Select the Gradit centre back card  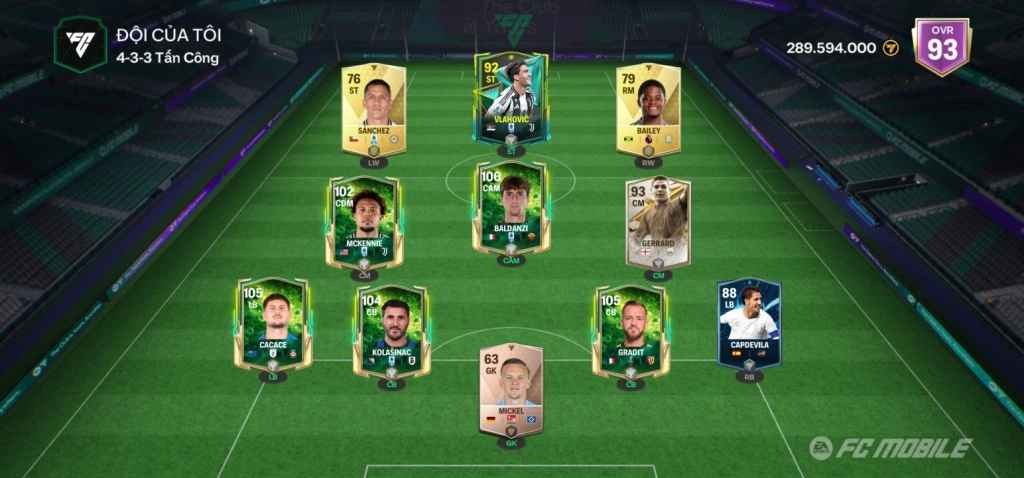point(630,330)
